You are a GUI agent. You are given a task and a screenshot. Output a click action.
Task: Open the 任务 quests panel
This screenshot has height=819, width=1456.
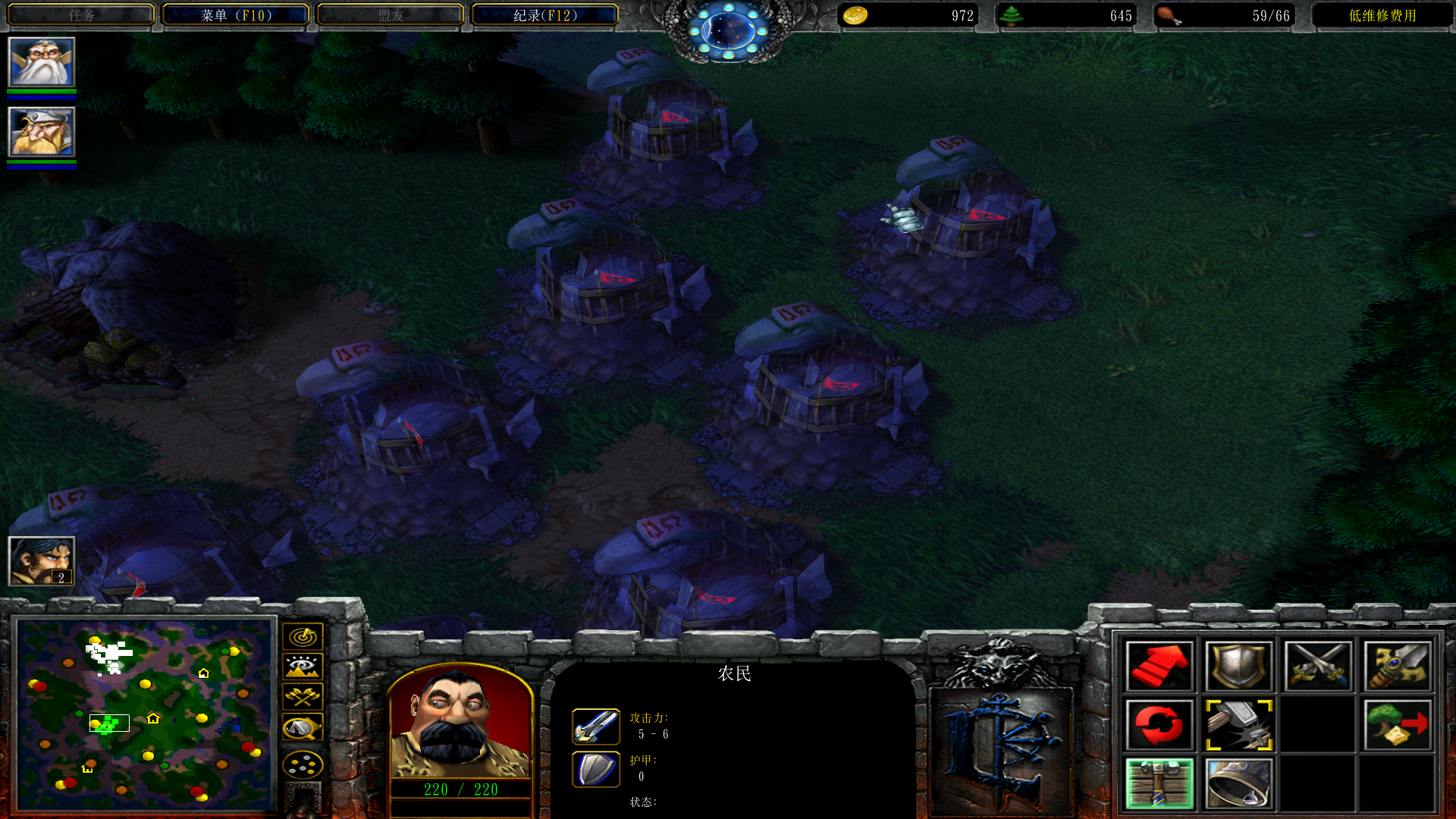coord(81,15)
